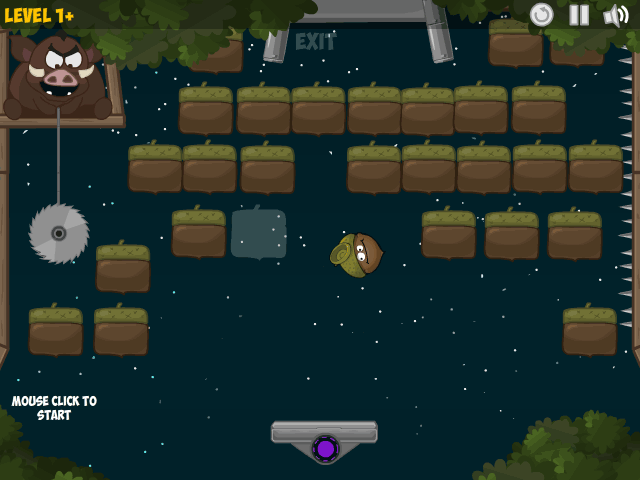Viewport: 640px width, 480px height.
Task: Toggle the sound speaker icon
Action: [615, 14]
